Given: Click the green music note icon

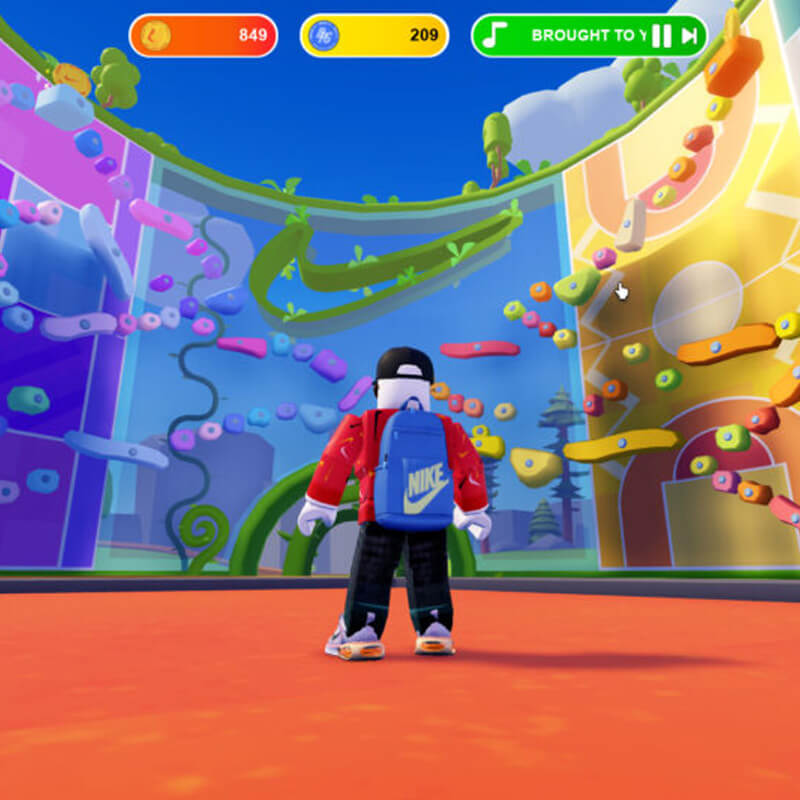Looking at the screenshot, I should (493, 36).
